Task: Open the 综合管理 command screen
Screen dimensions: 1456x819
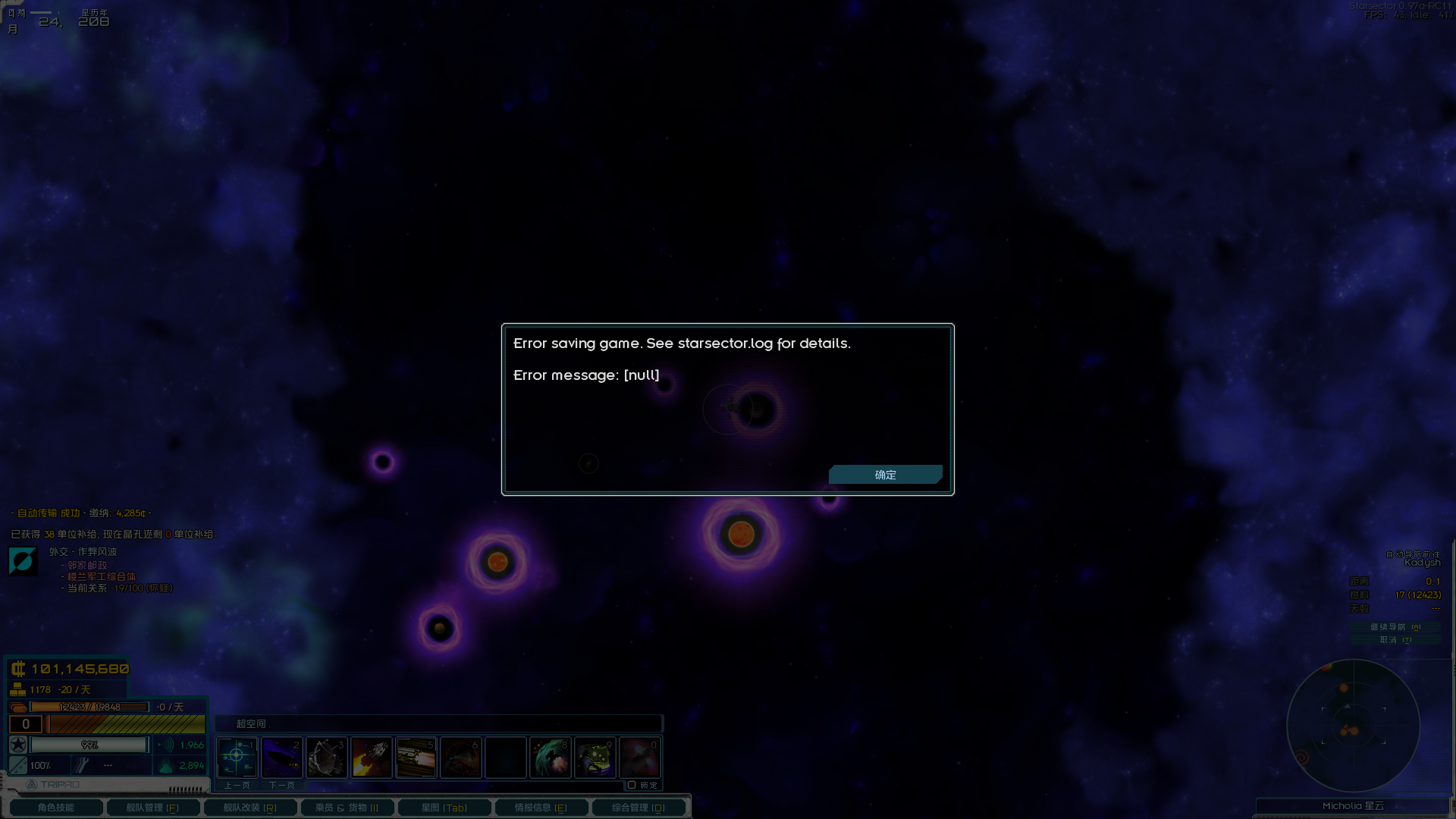Action: (639, 808)
